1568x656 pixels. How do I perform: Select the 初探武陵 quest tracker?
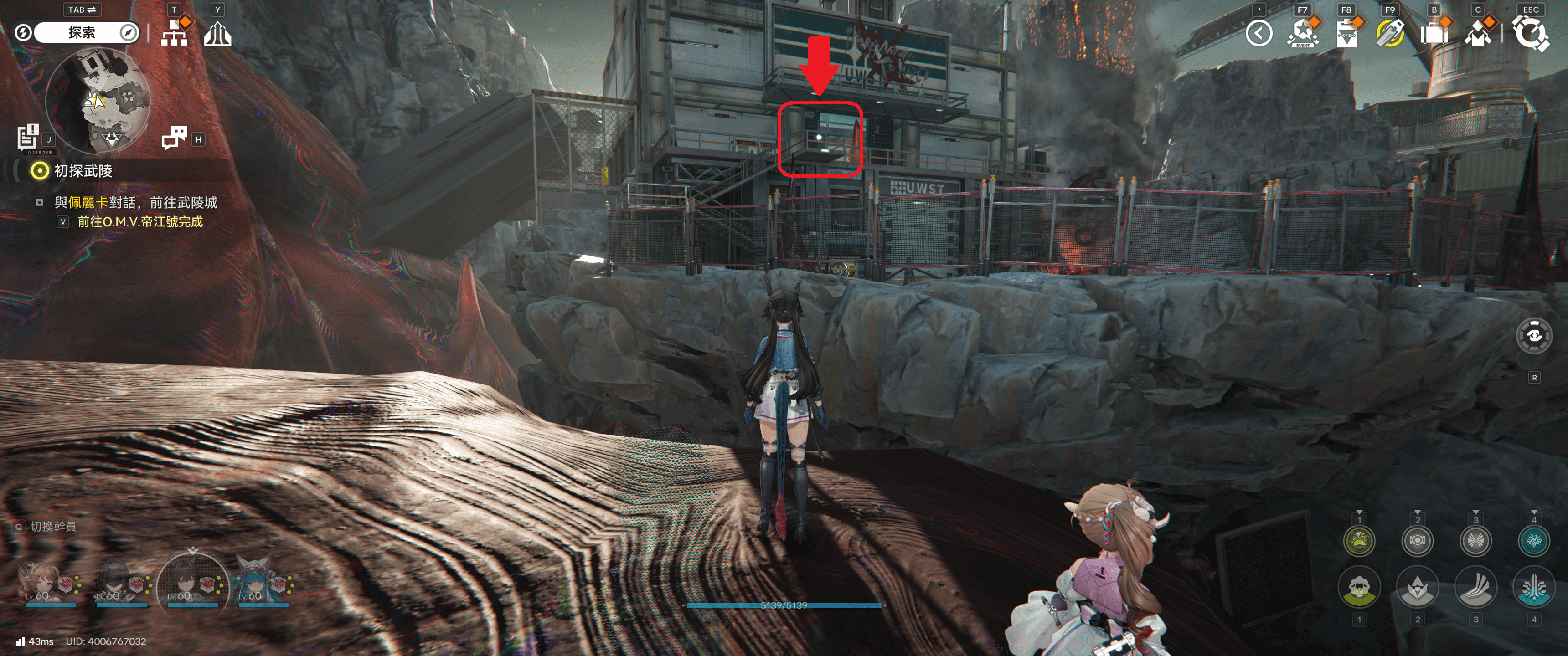(x=83, y=171)
